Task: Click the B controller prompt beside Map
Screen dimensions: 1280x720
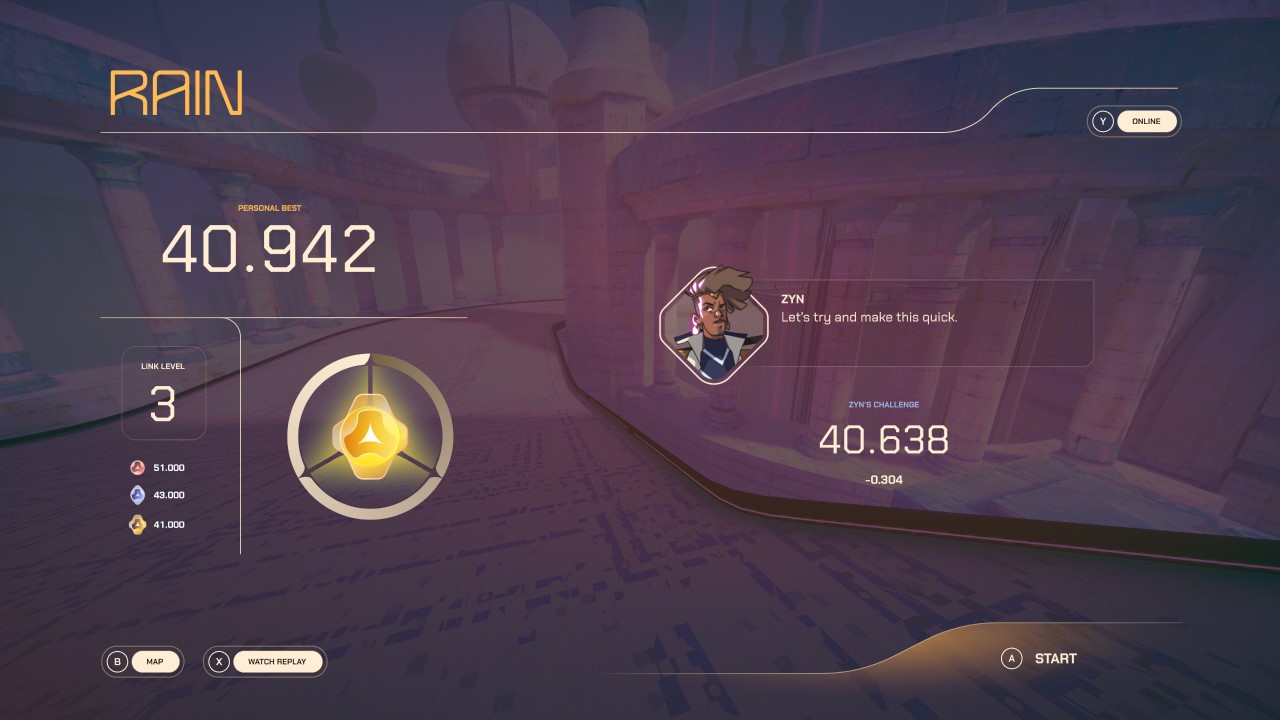Action: (117, 661)
